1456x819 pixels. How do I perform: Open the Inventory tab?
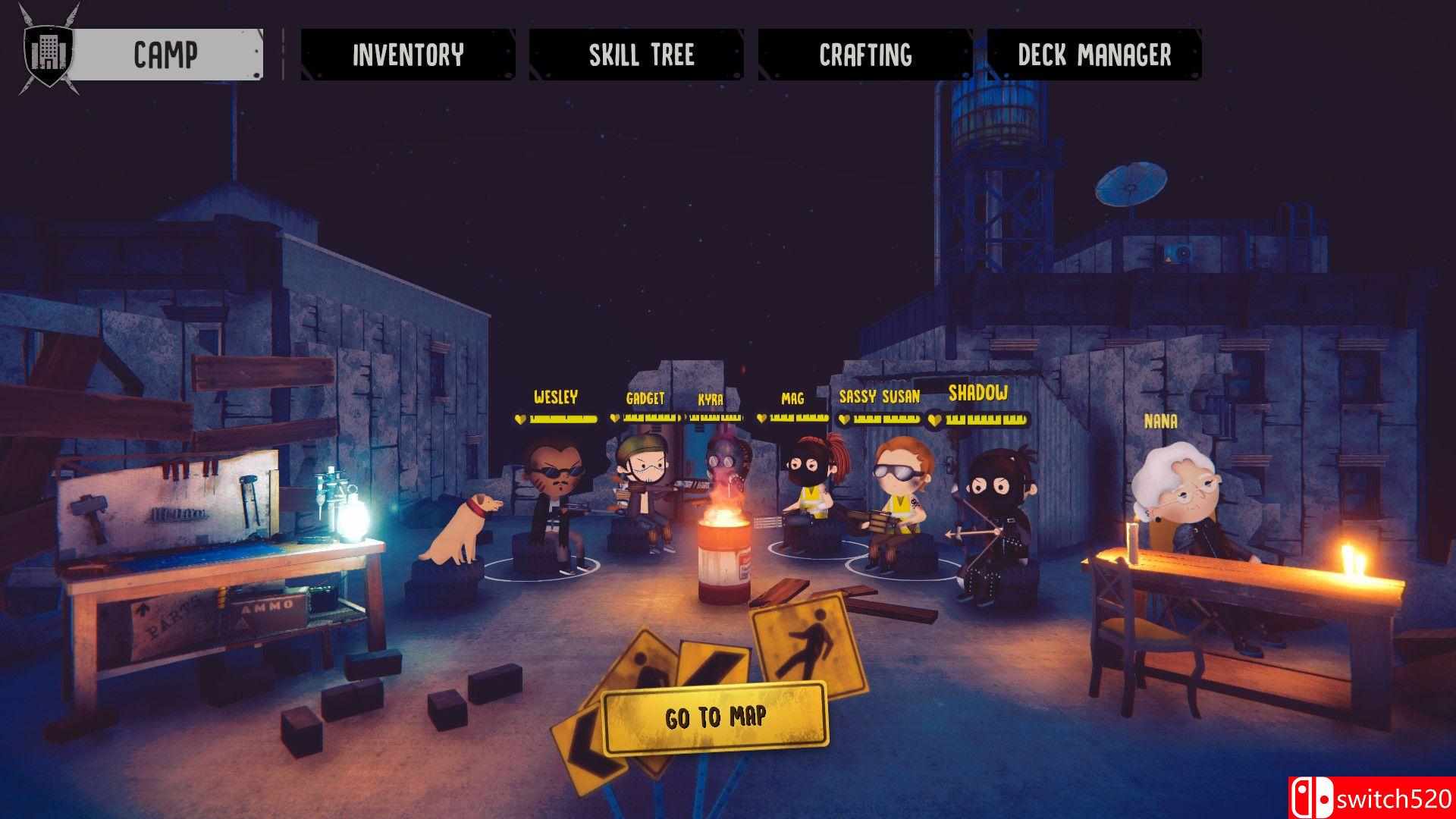[408, 55]
